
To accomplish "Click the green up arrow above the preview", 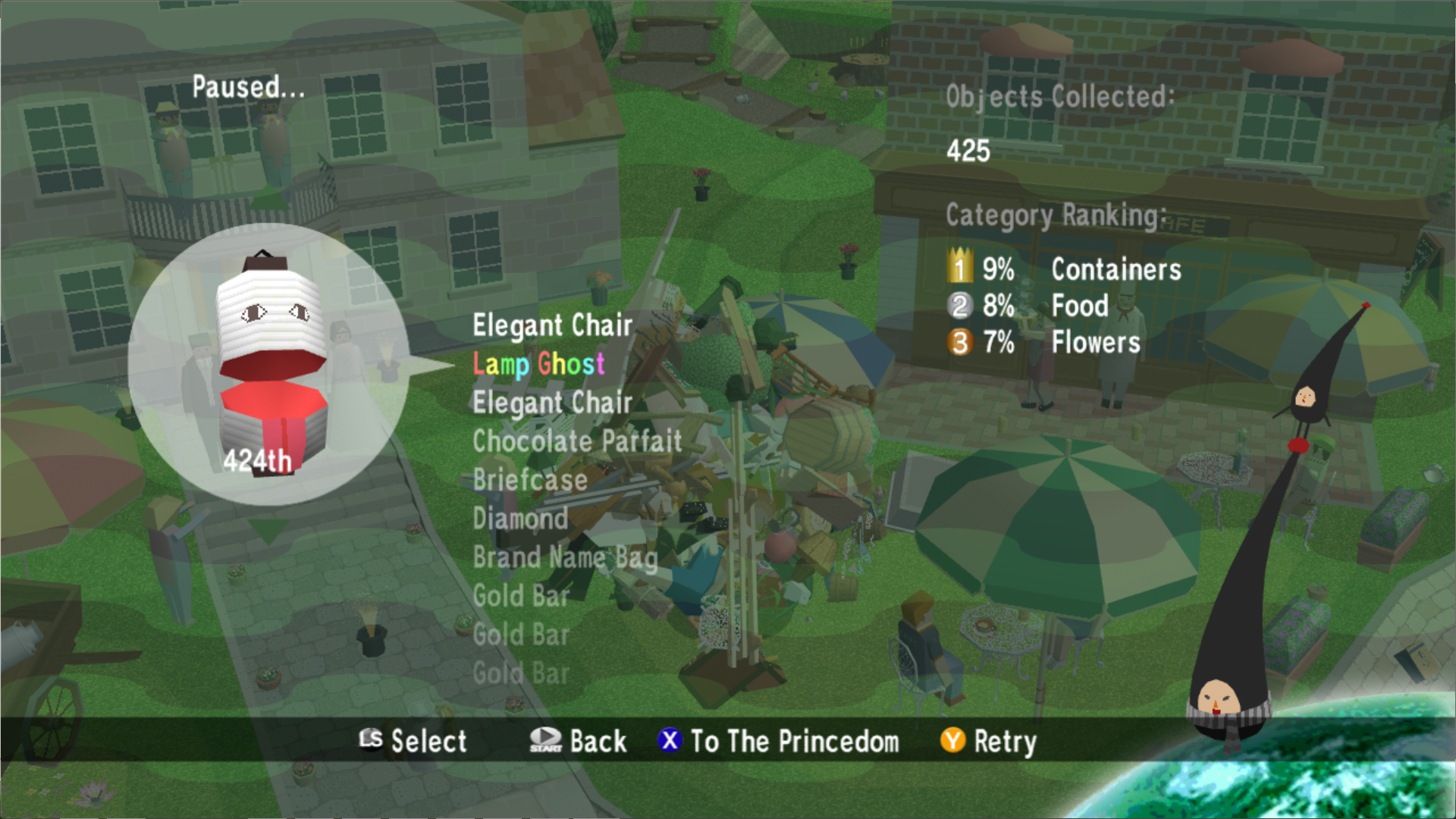I will (270, 199).
